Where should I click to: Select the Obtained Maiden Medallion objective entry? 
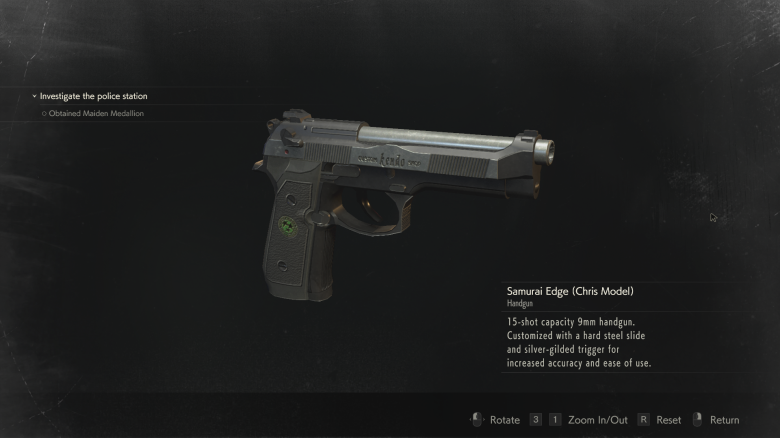point(96,114)
